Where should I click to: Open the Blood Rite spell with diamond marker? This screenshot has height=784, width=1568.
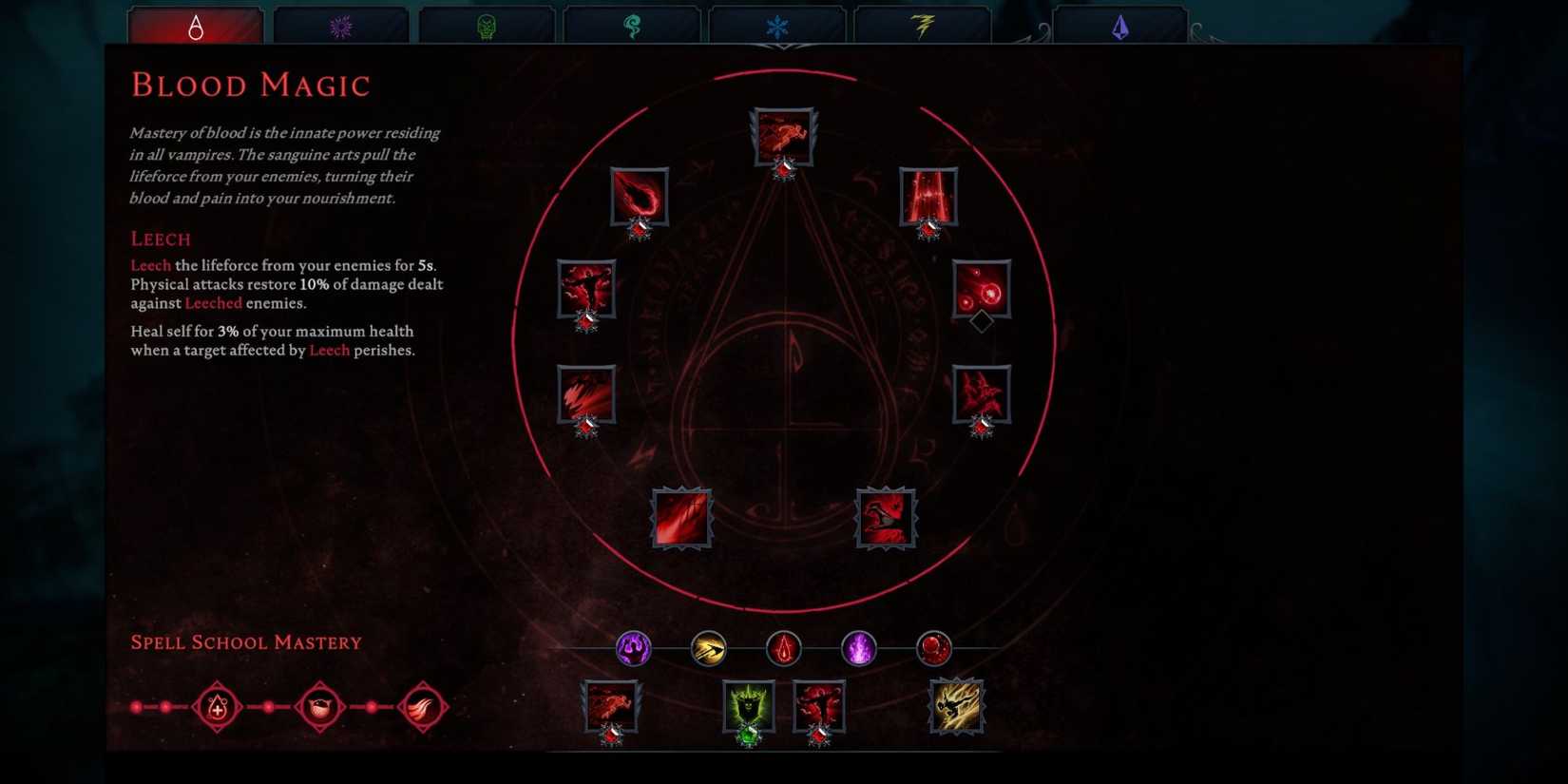984,292
